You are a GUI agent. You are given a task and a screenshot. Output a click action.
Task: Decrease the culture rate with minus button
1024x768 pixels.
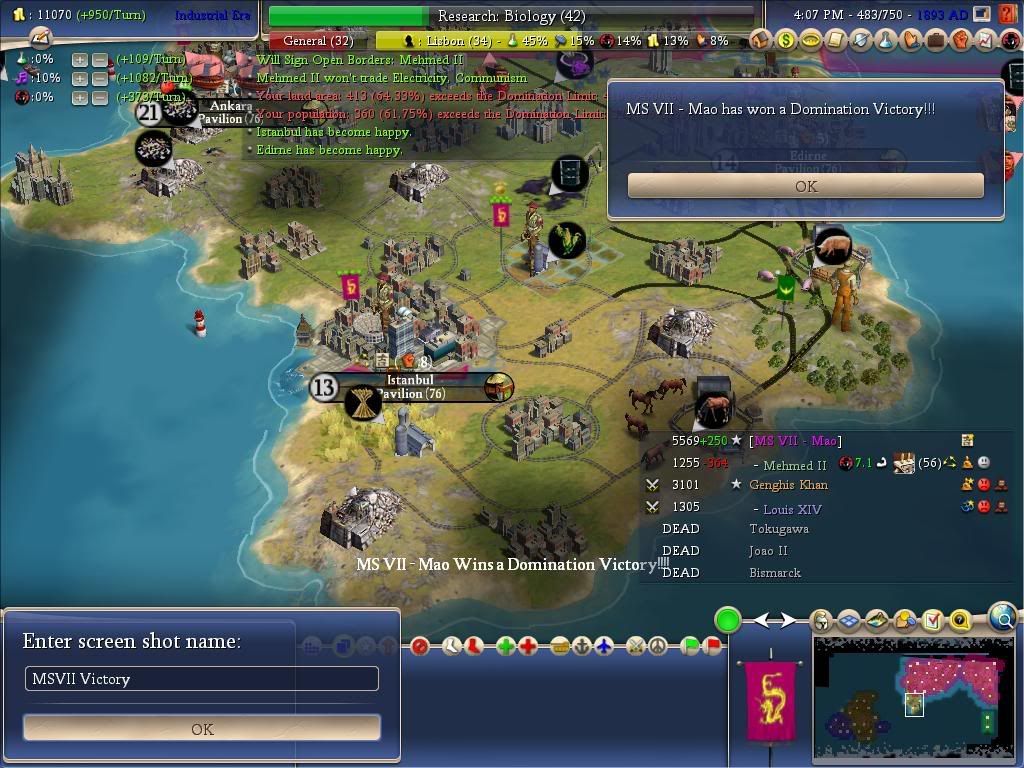tap(99, 79)
